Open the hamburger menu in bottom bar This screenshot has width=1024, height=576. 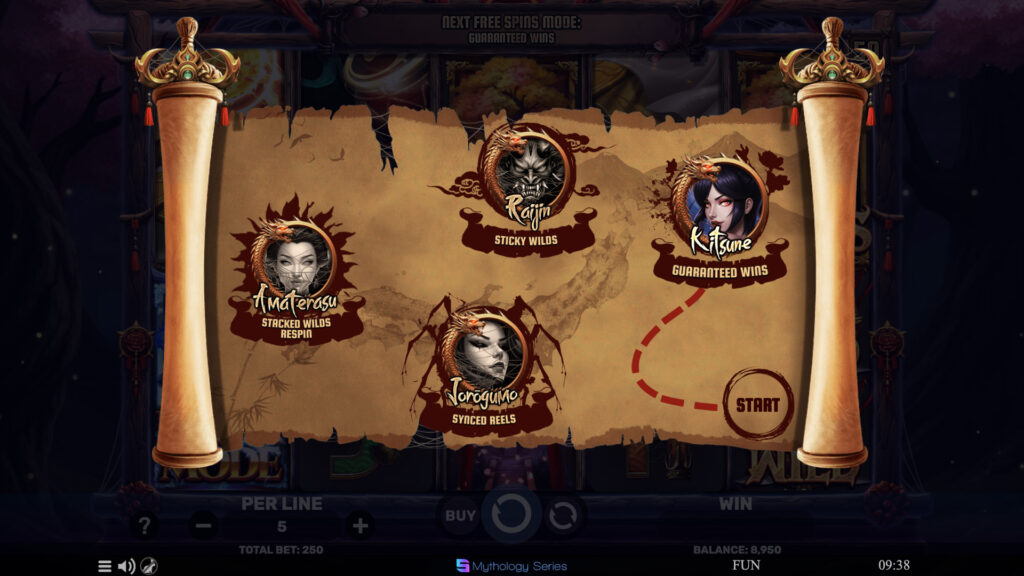coord(104,566)
